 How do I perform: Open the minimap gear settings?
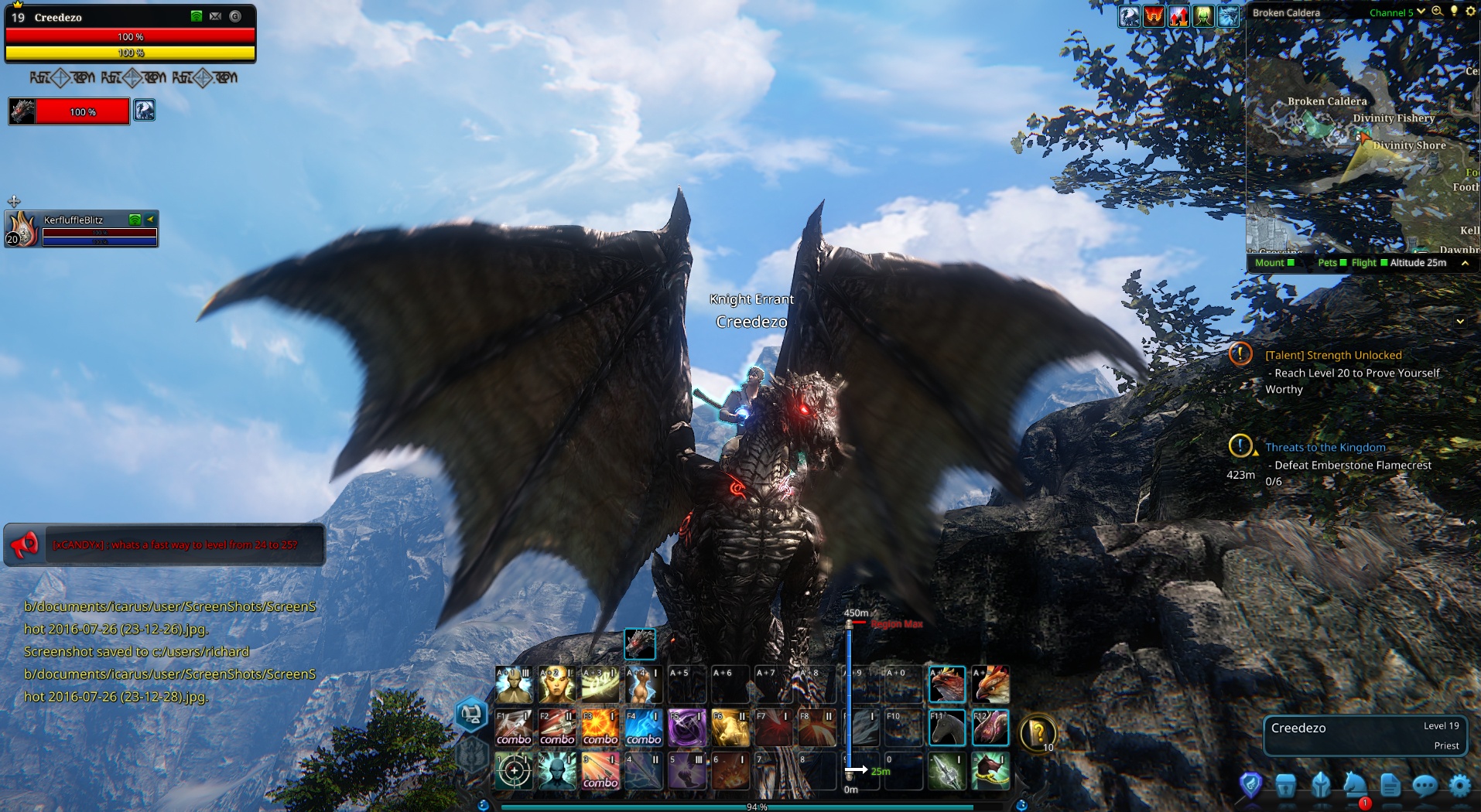coord(1470,12)
